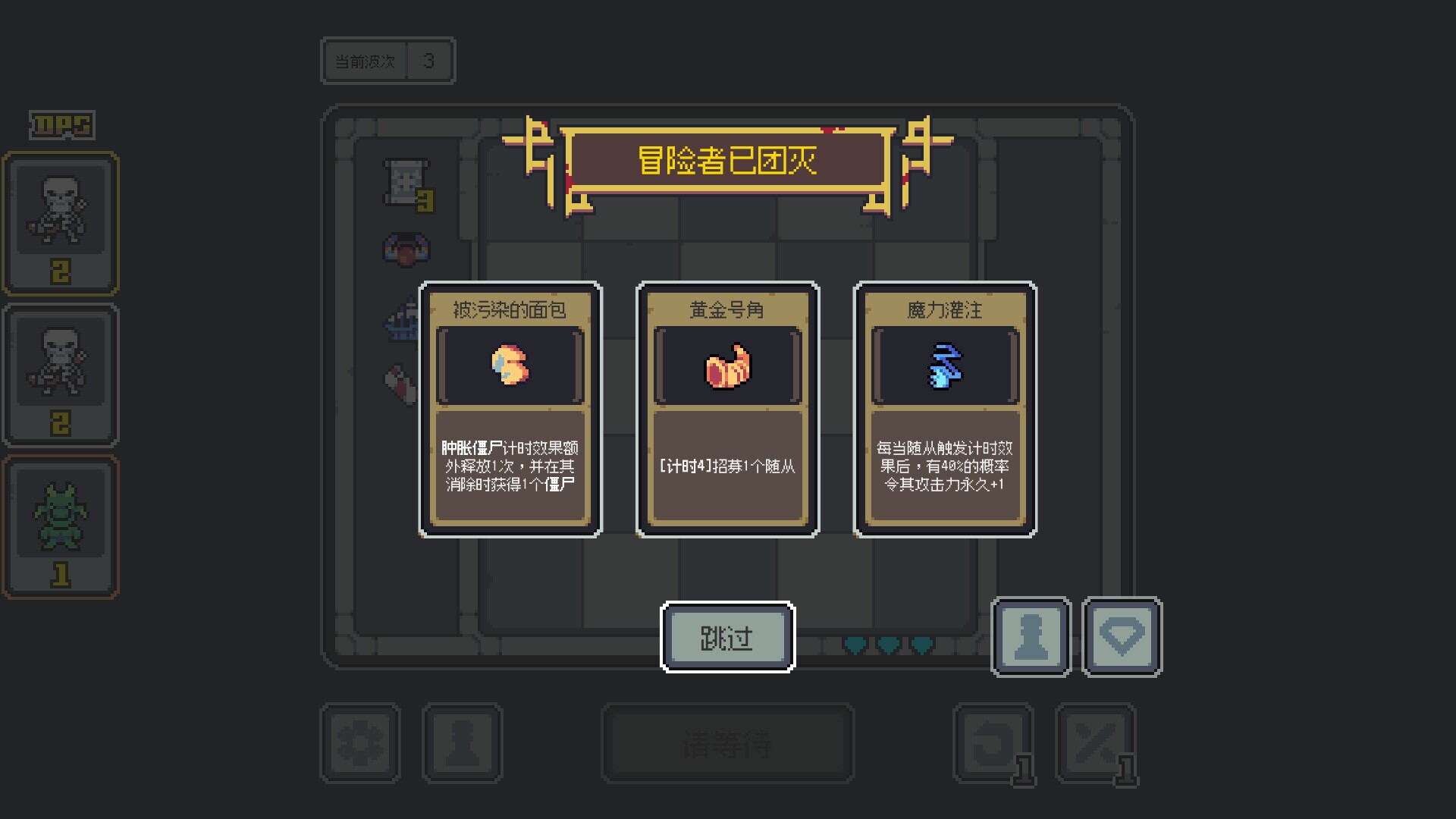
Task: Click the 当前波次 wave counter showing 3
Action: click(x=388, y=60)
